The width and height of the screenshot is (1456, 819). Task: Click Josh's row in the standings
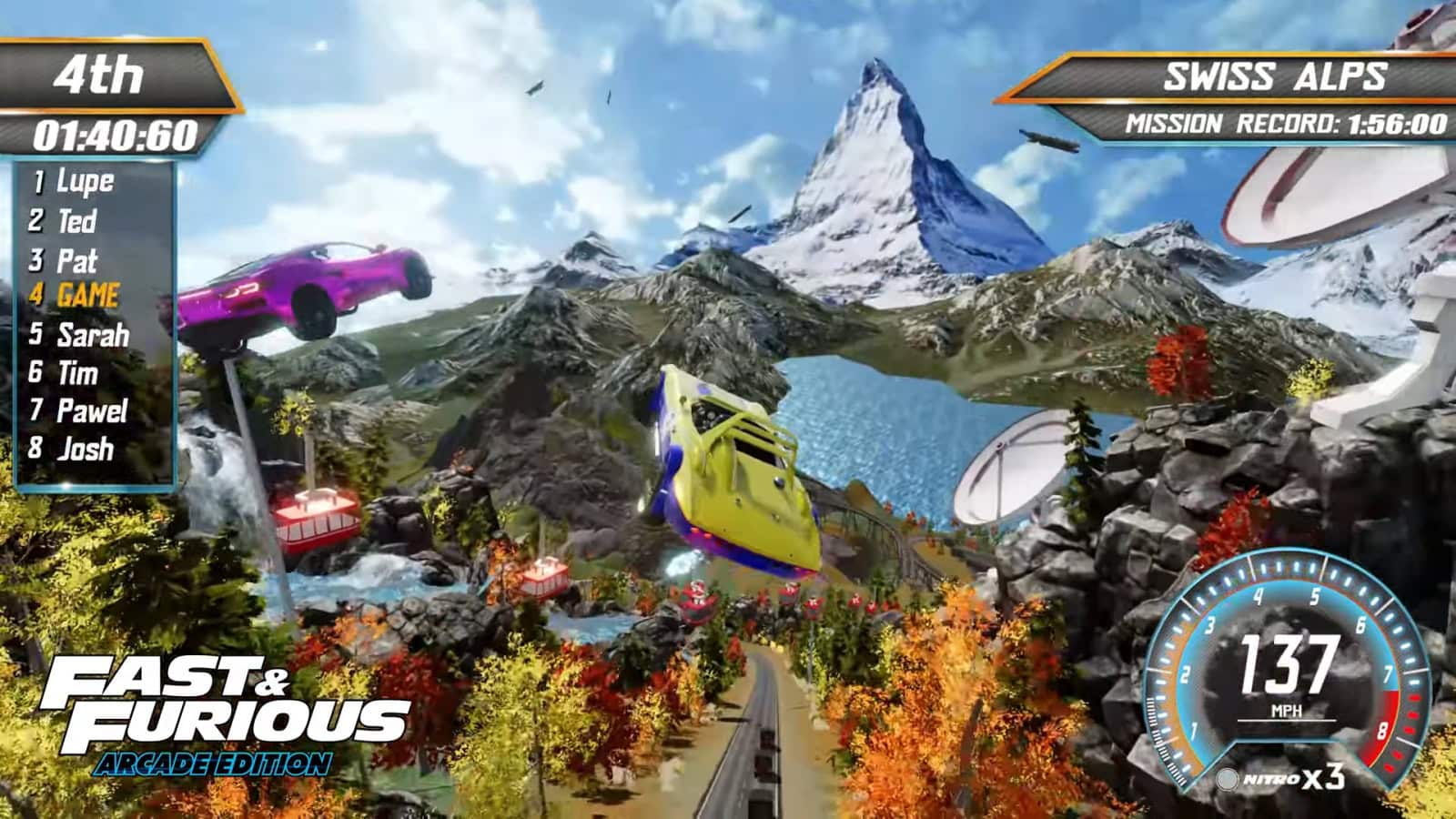point(85,449)
